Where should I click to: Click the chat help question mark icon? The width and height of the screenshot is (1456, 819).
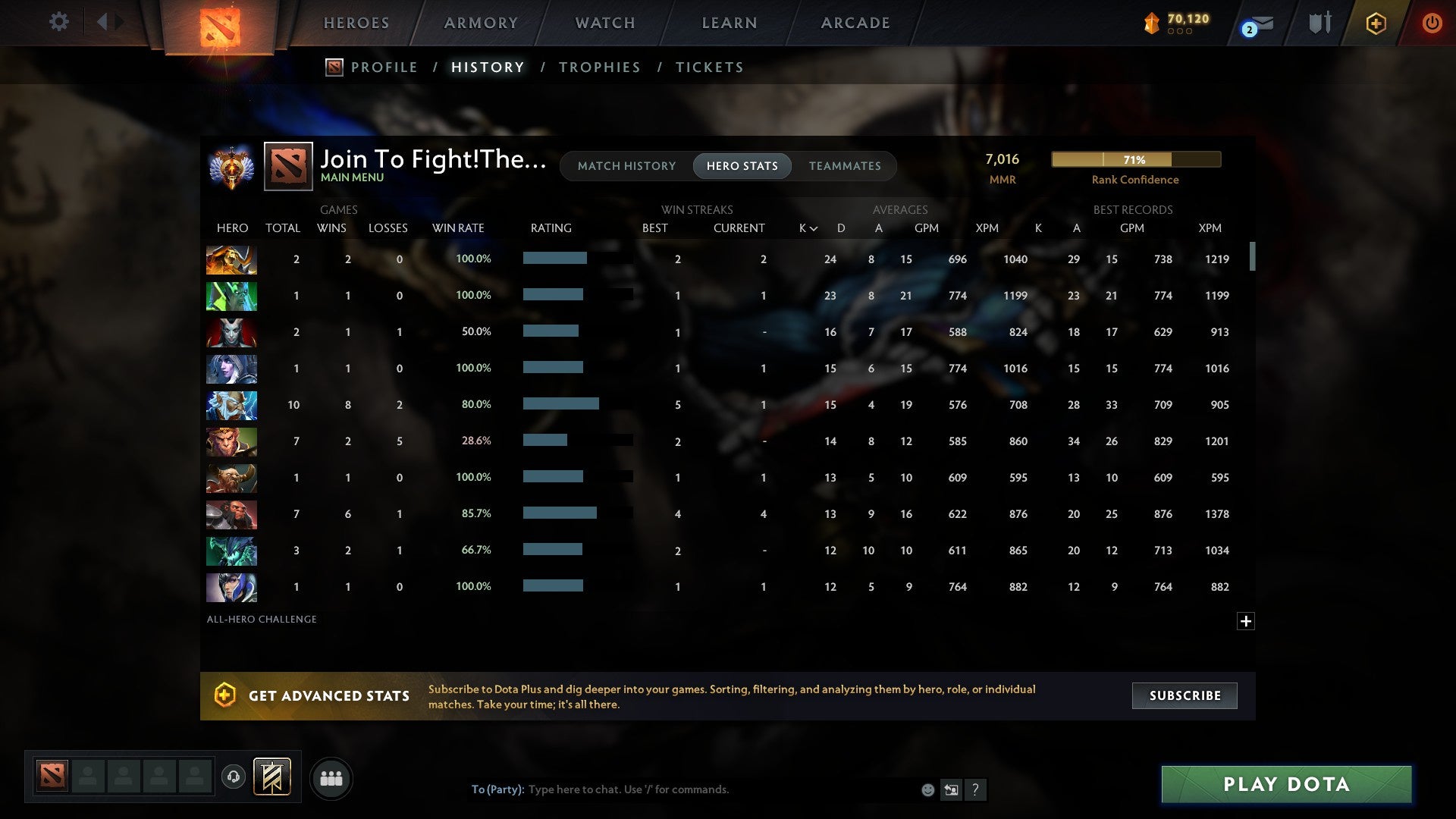click(977, 790)
